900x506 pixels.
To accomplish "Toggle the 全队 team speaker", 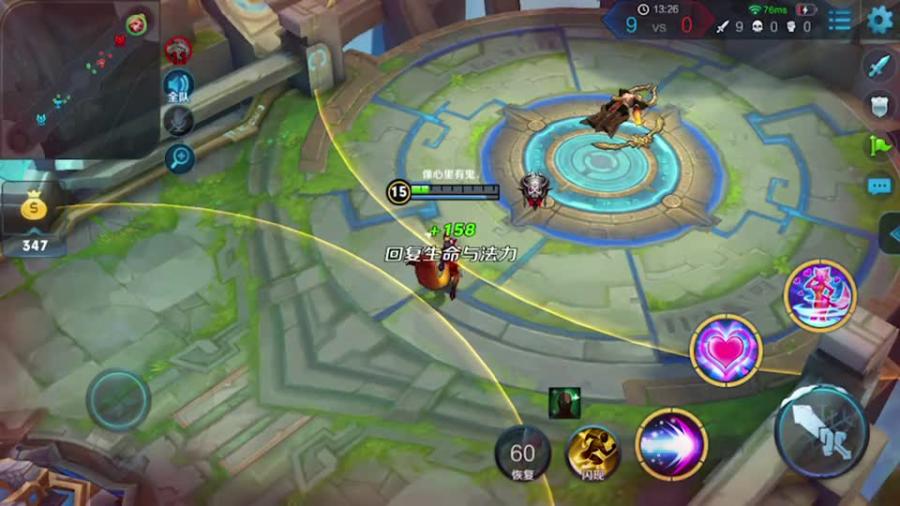I will point(178,84).
